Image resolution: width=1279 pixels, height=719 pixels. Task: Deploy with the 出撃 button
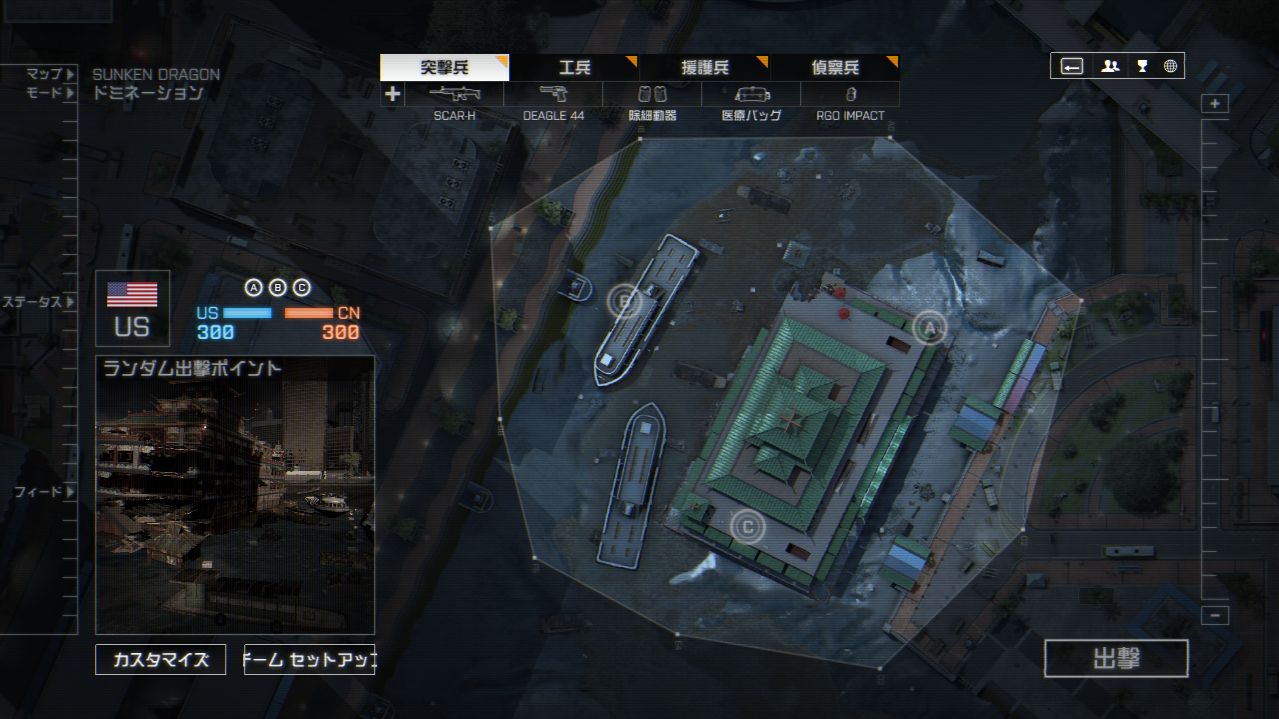[x=1116, y=658]
